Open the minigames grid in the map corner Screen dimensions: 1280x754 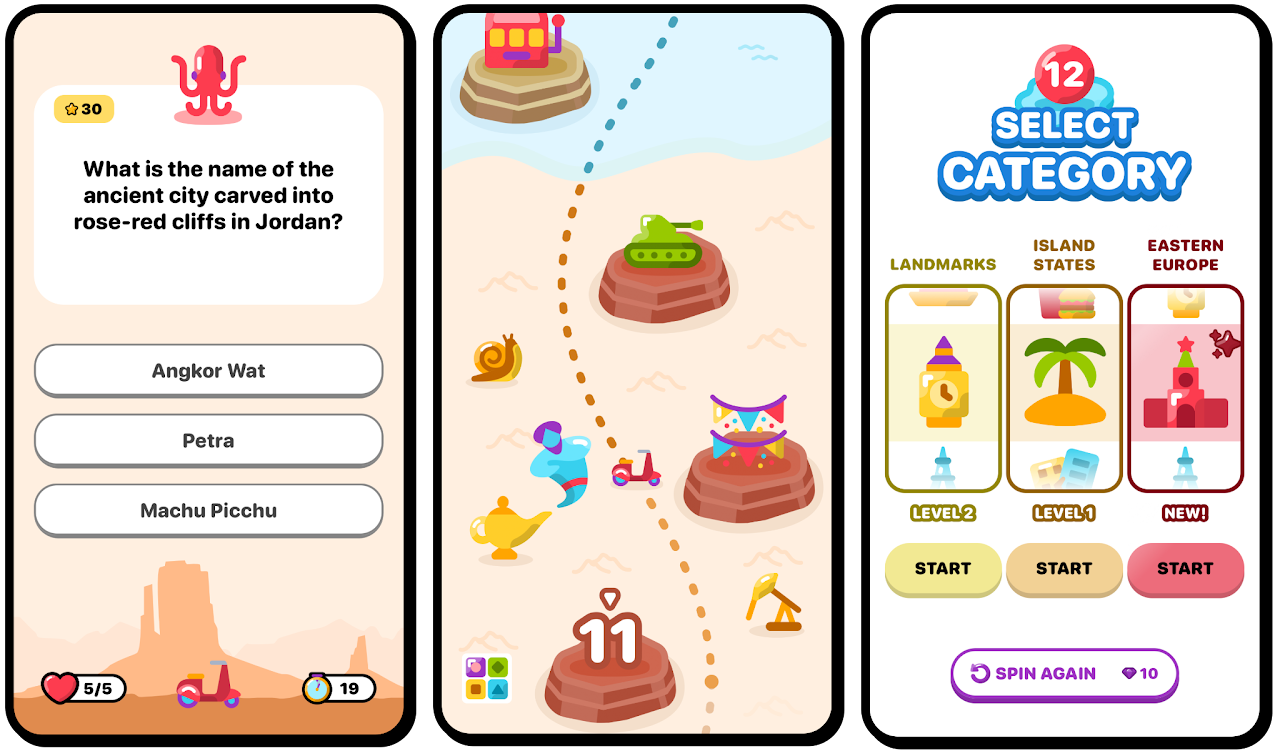tap(486, 678)
